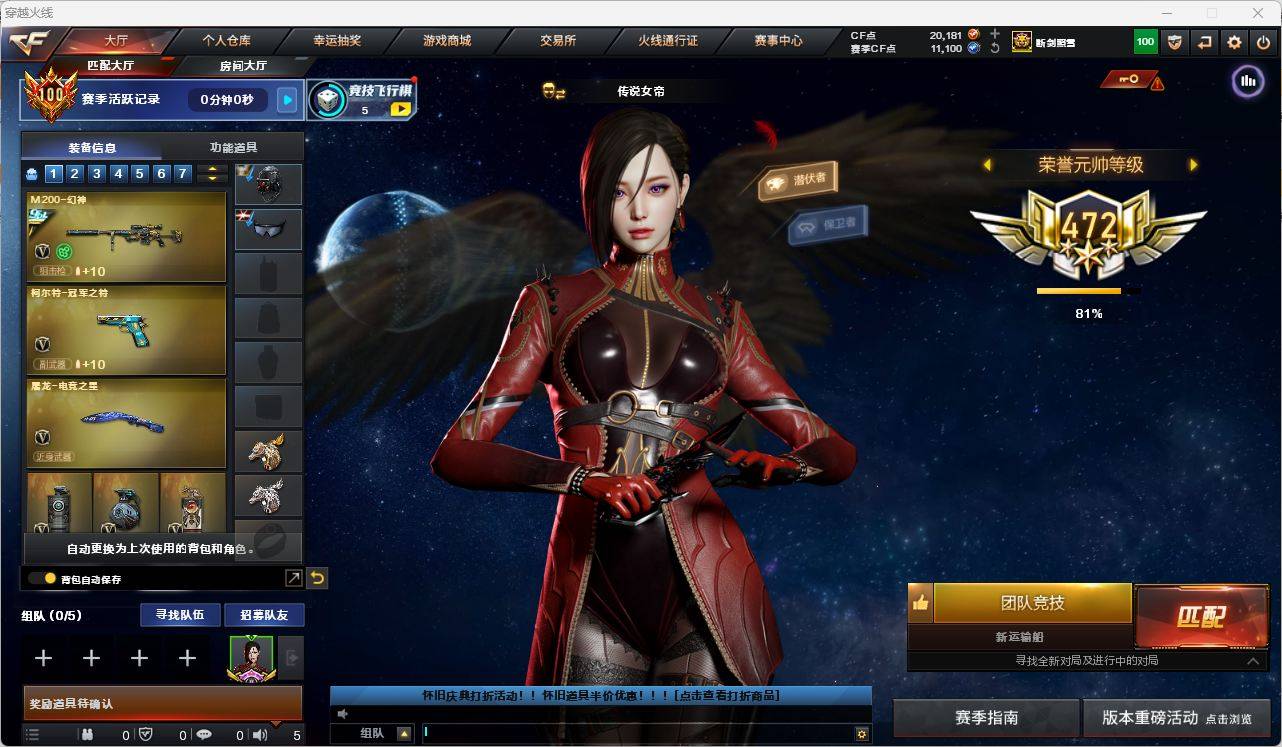Select the 潜伏者 faction button
1282x747 pixels.
coord(797,180)
